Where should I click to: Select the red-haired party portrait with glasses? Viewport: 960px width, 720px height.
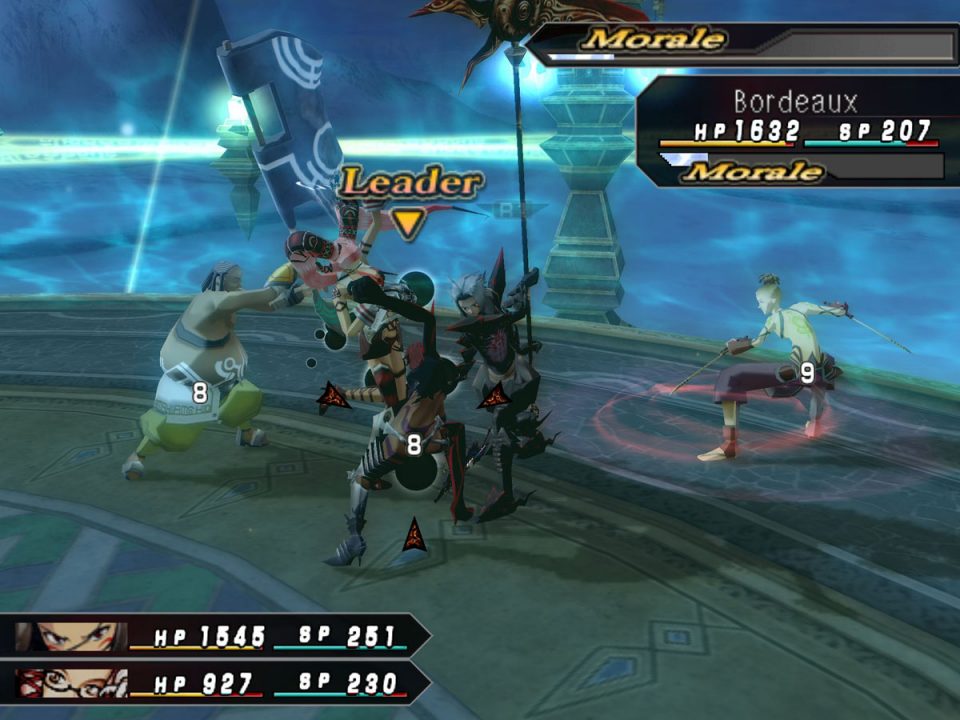pos(71,684)
